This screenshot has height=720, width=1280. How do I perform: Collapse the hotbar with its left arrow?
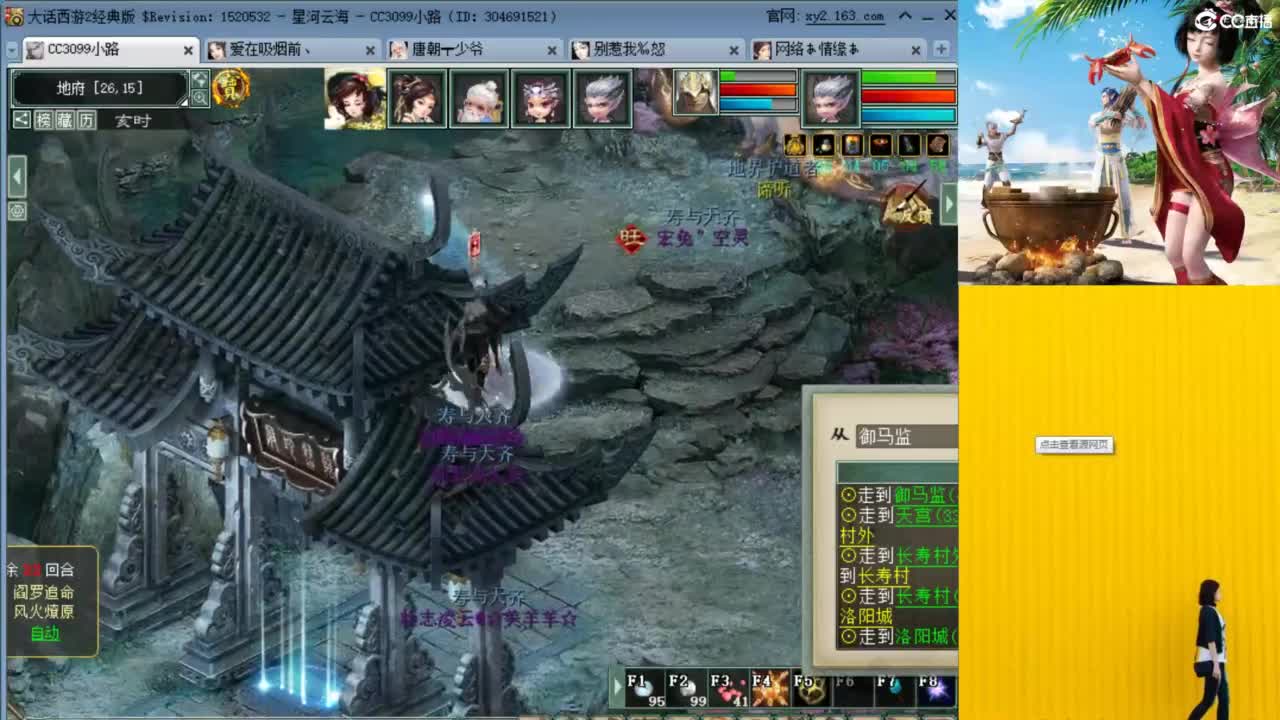[x=617, y=684]
